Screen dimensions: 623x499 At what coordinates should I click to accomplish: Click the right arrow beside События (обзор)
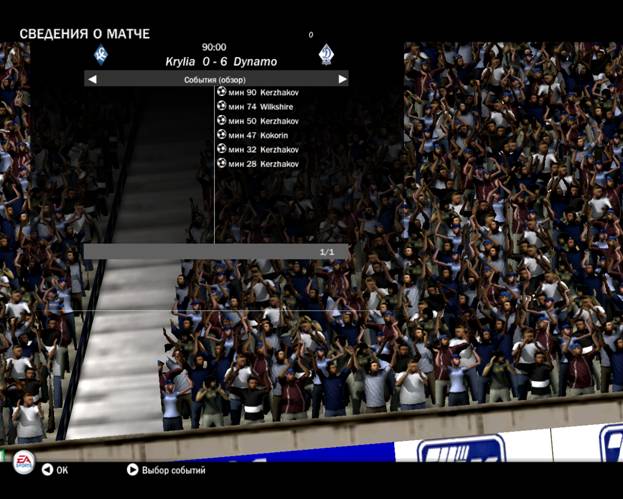[342, 79]
